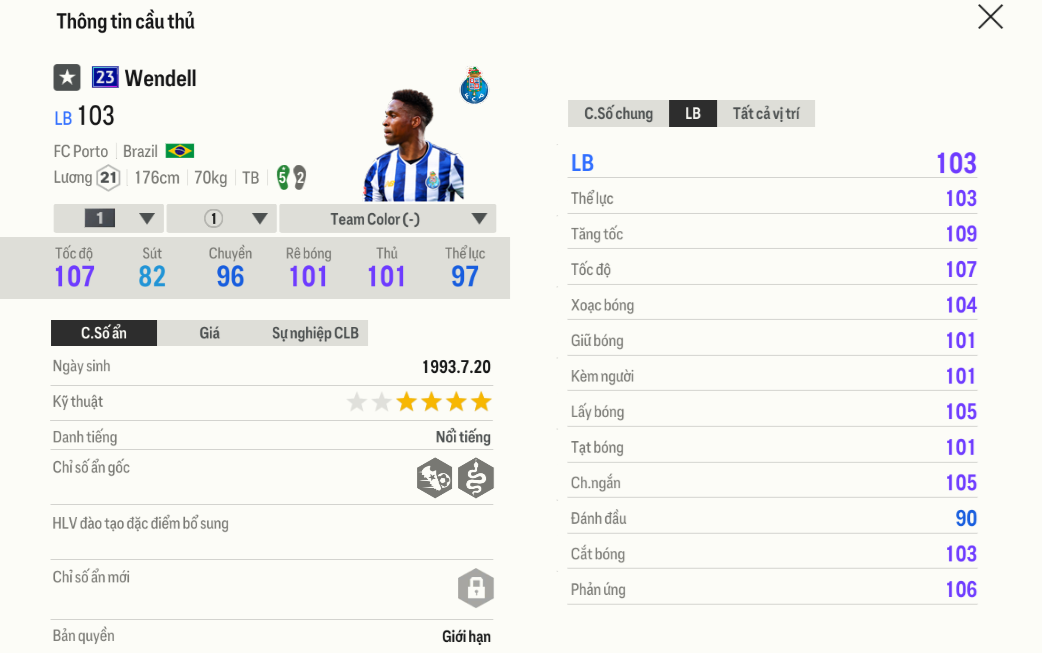Show the Tất cả vị trí tab

pos(766,114)
